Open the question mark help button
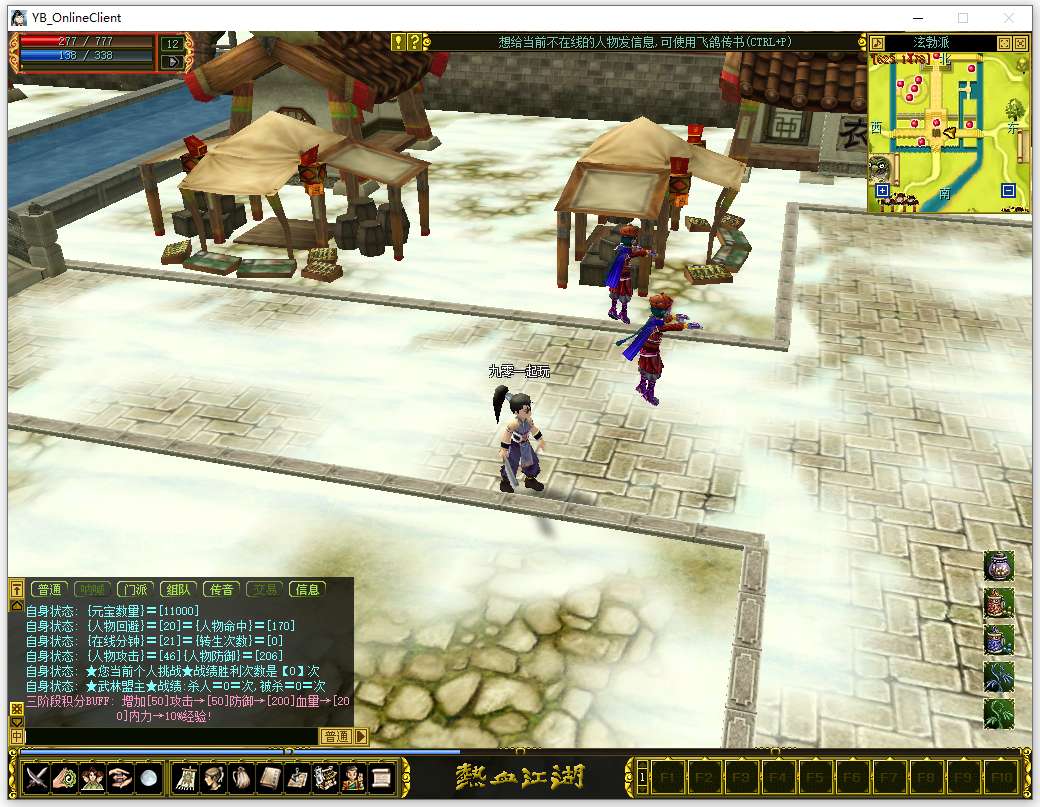The image size is (1040, 807). point(414,42)
